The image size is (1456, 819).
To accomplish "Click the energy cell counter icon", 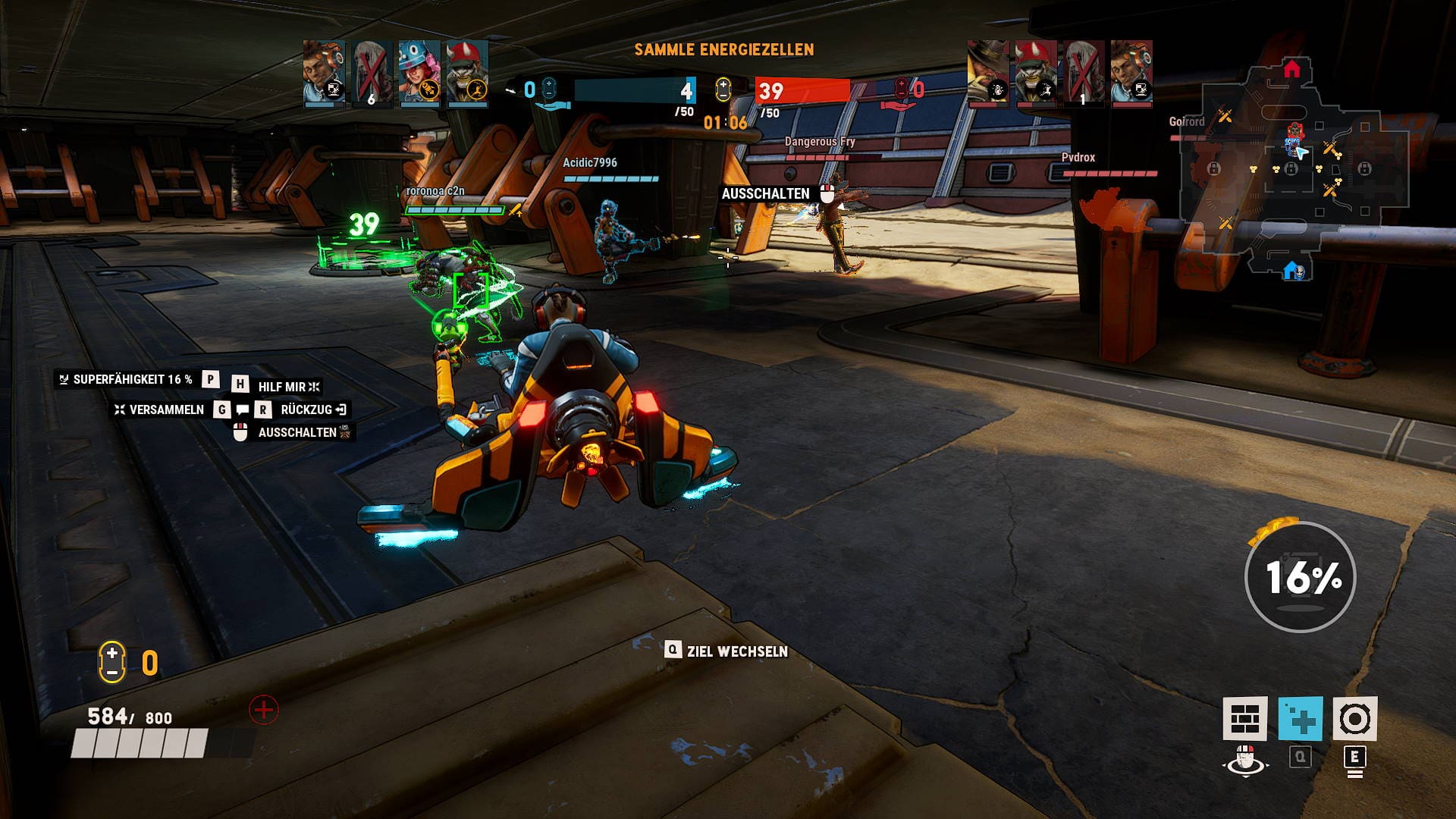I will (x=111, y=662).
